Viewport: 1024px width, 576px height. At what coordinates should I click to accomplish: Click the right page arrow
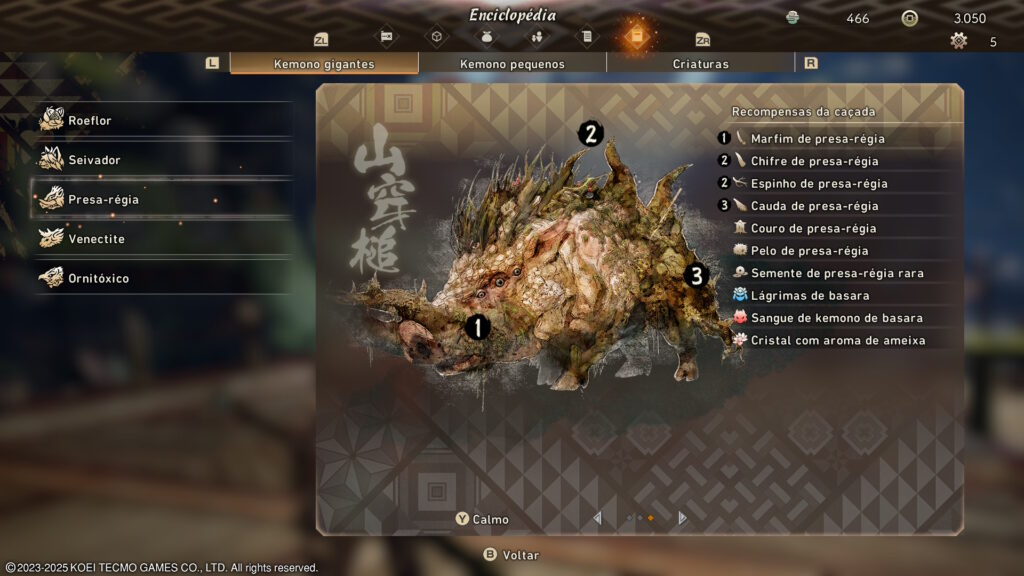tap(683, 518)
